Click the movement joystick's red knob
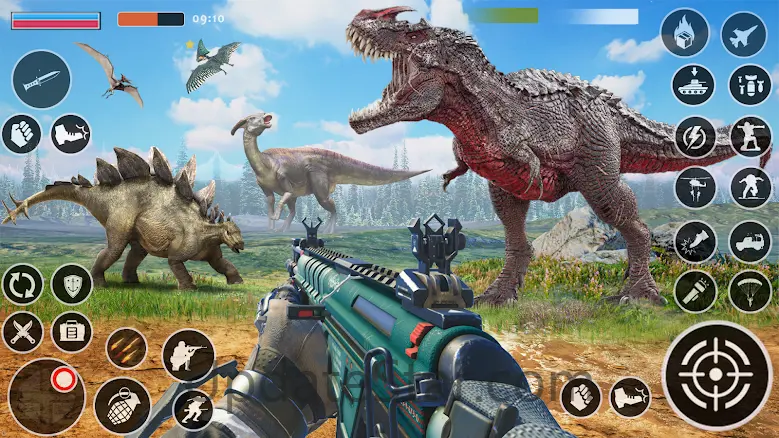This screenshot has height=438, width=779. [65, 380]
